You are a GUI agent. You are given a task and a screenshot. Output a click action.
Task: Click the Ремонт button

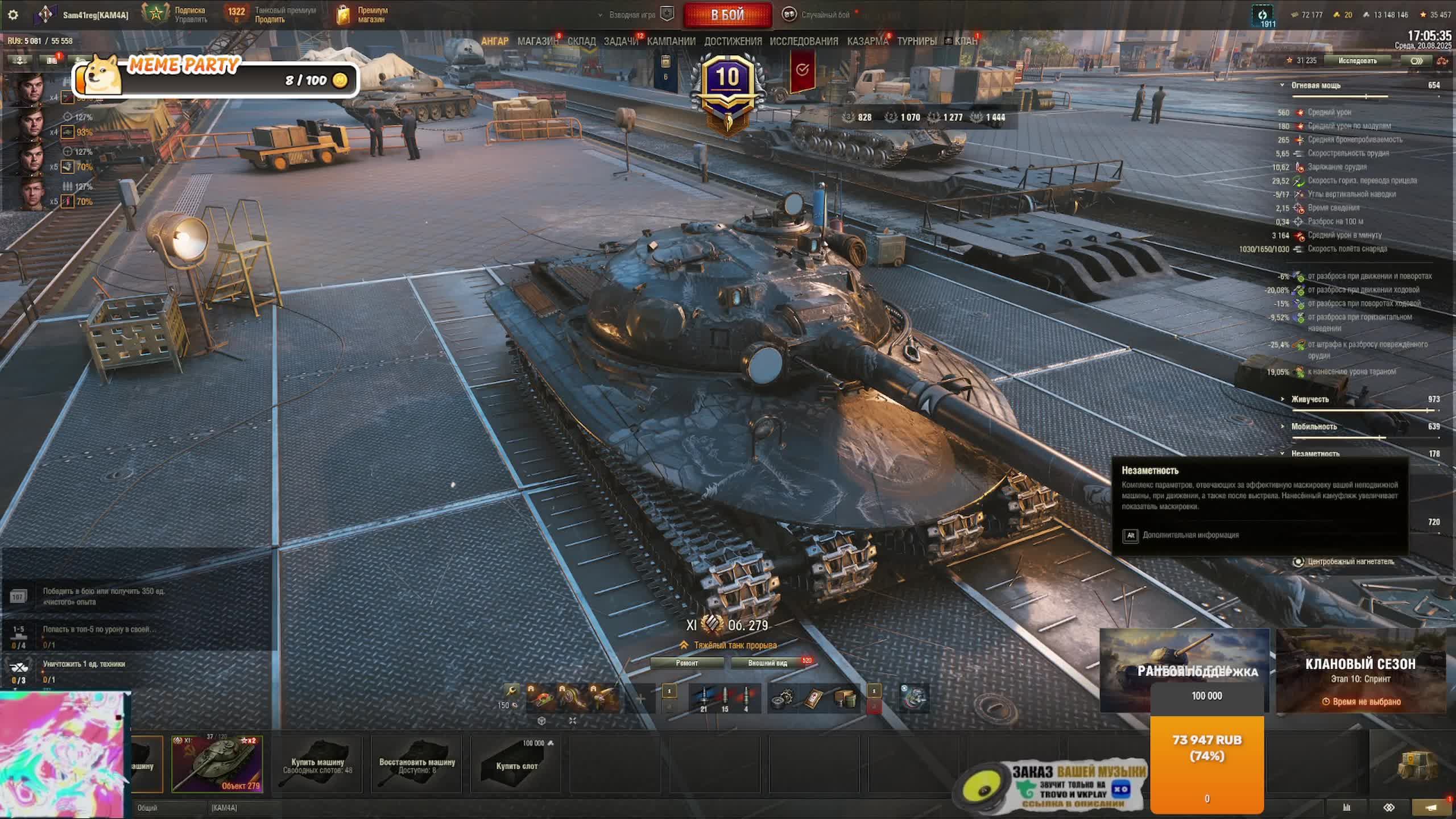tap(686, 663)
